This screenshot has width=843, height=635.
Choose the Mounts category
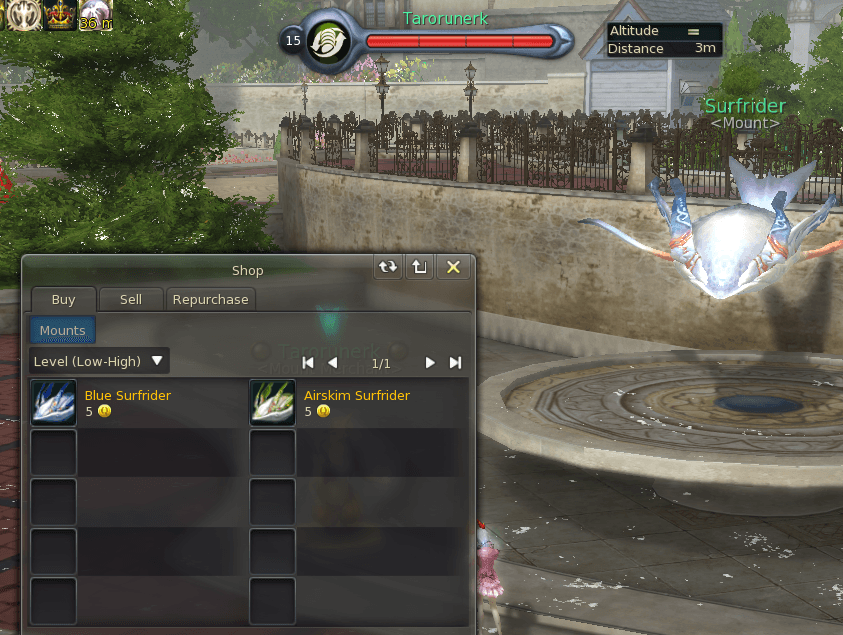coord(62,330)
